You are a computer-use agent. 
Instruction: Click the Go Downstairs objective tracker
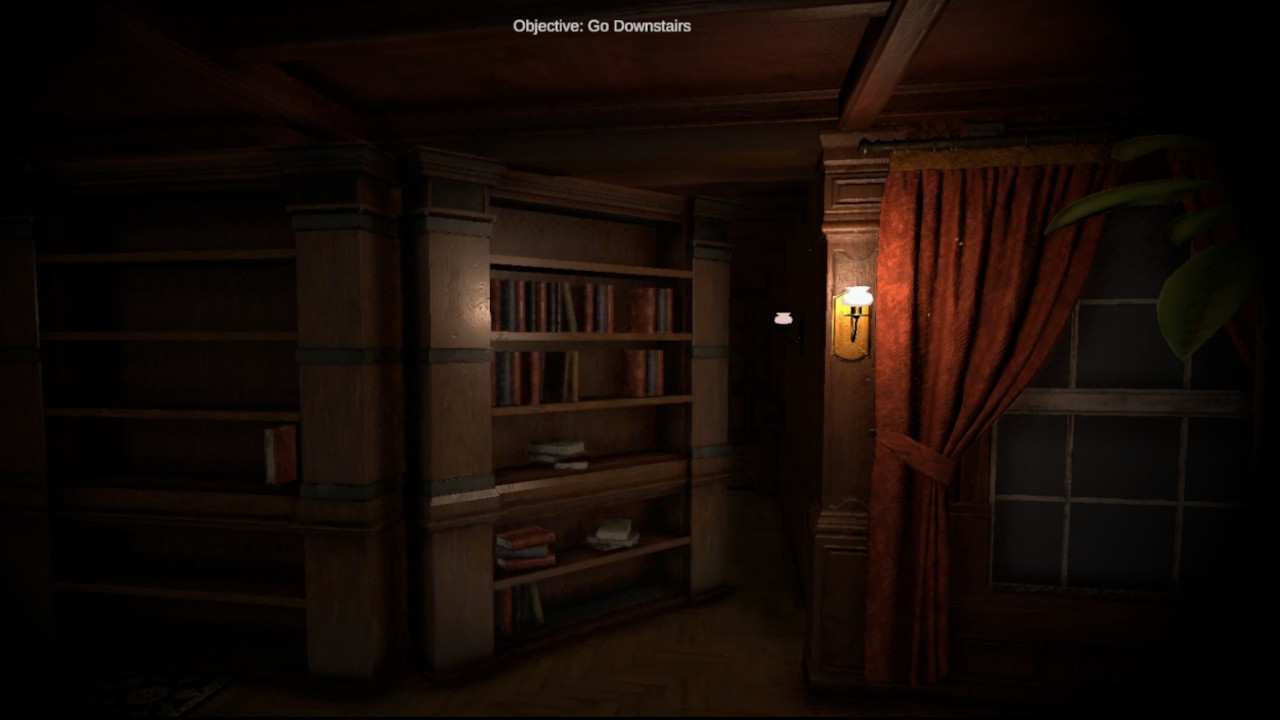tap(601, 26)
